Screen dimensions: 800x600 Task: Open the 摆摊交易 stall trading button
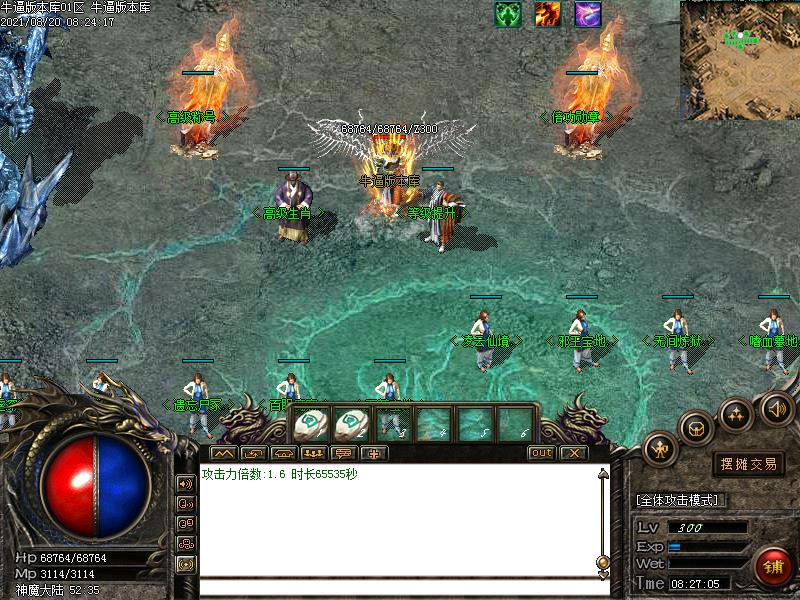(748, 463)
